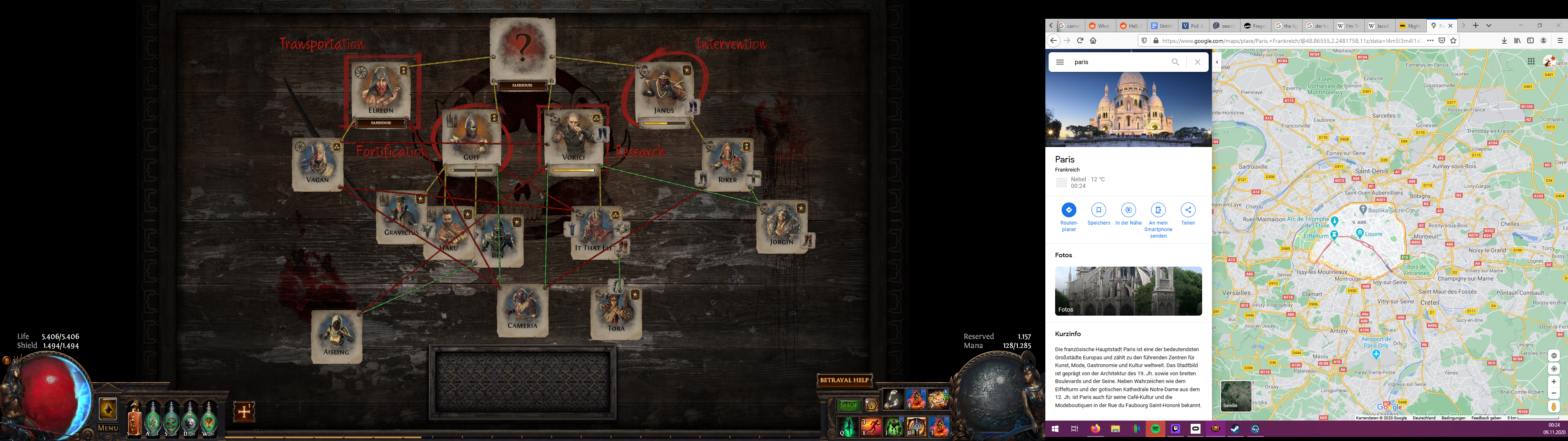Select the mastermind question mark card
This screenshot has width=1568, height=441.
(522, 49)
